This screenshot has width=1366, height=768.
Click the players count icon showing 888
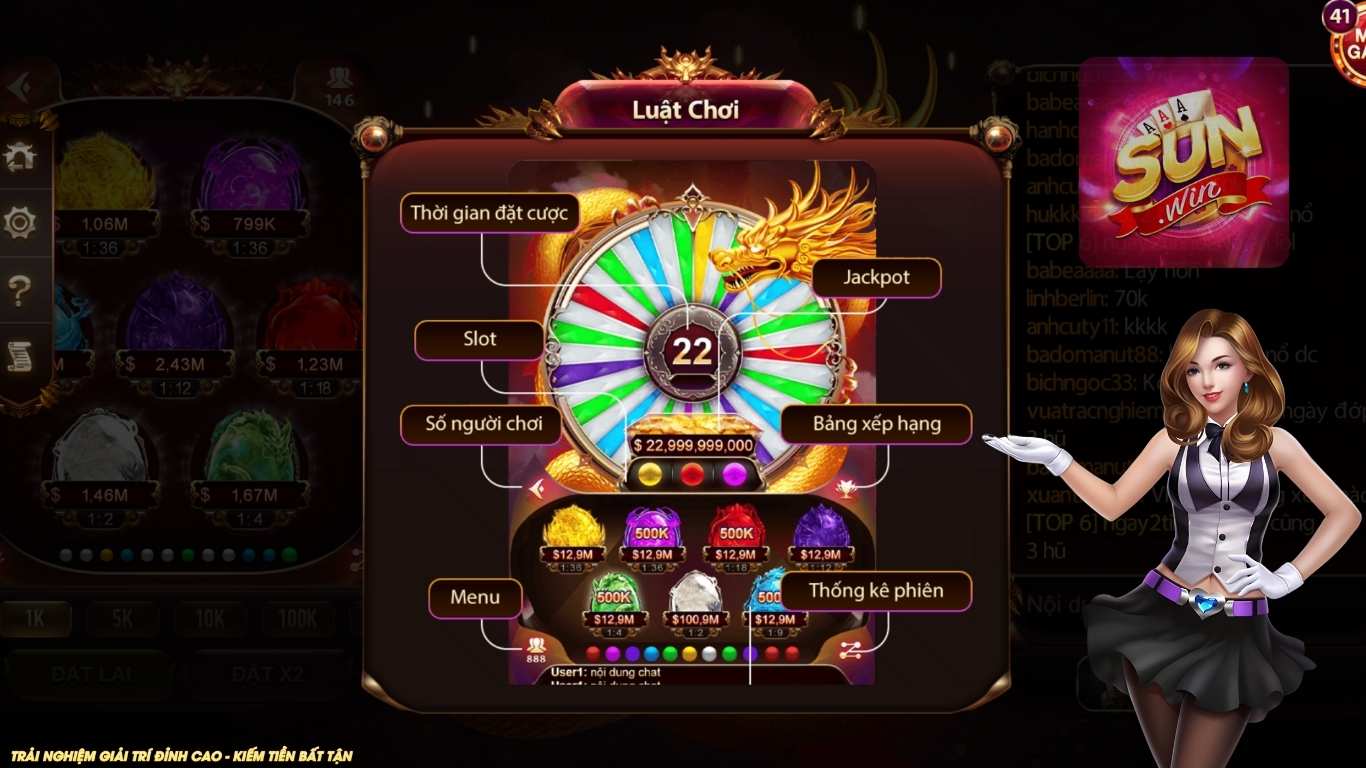coord(536,646)
